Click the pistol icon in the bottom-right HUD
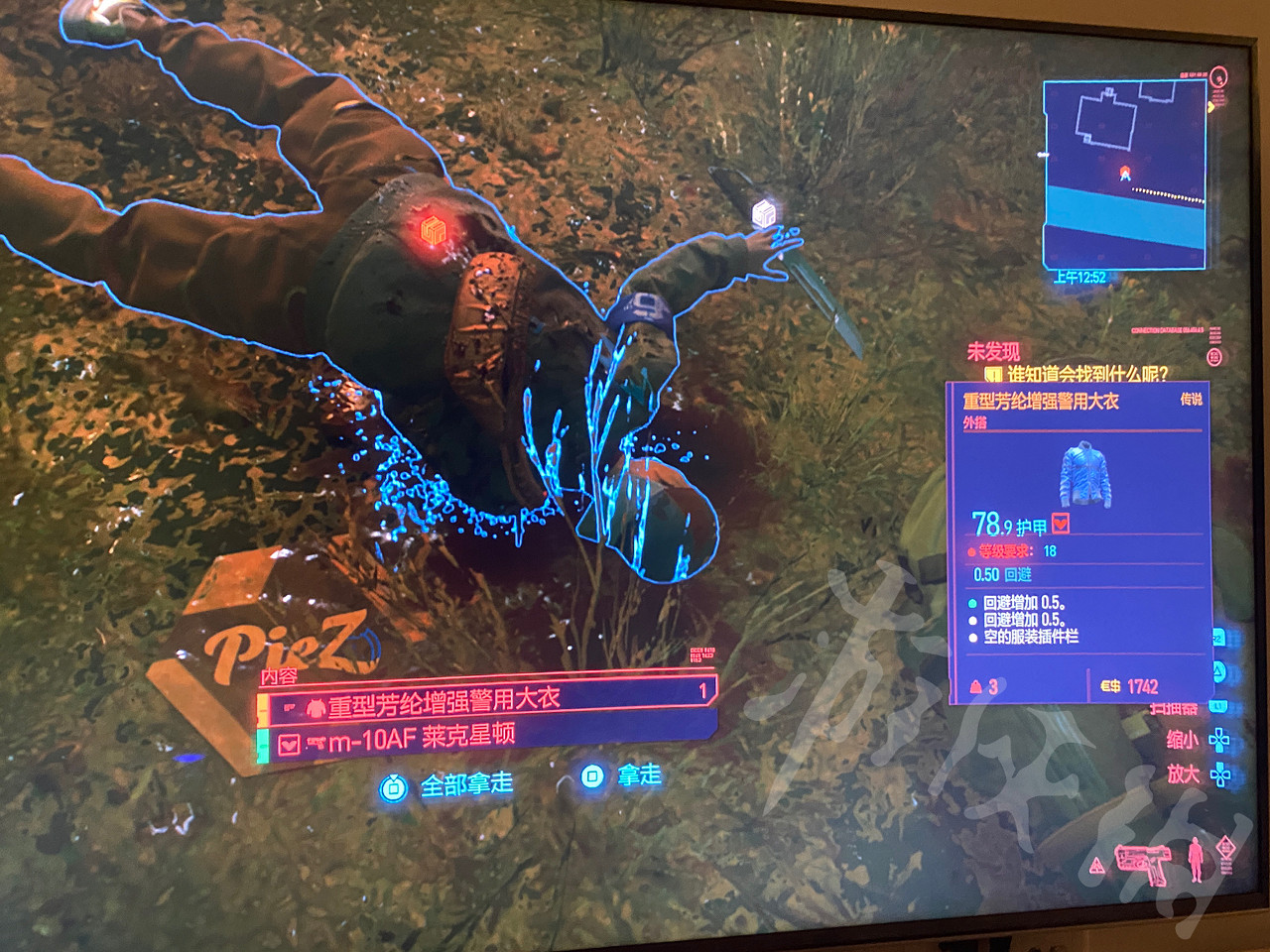Viewport: 1270px width, 952px height. tap(1141, 865)
